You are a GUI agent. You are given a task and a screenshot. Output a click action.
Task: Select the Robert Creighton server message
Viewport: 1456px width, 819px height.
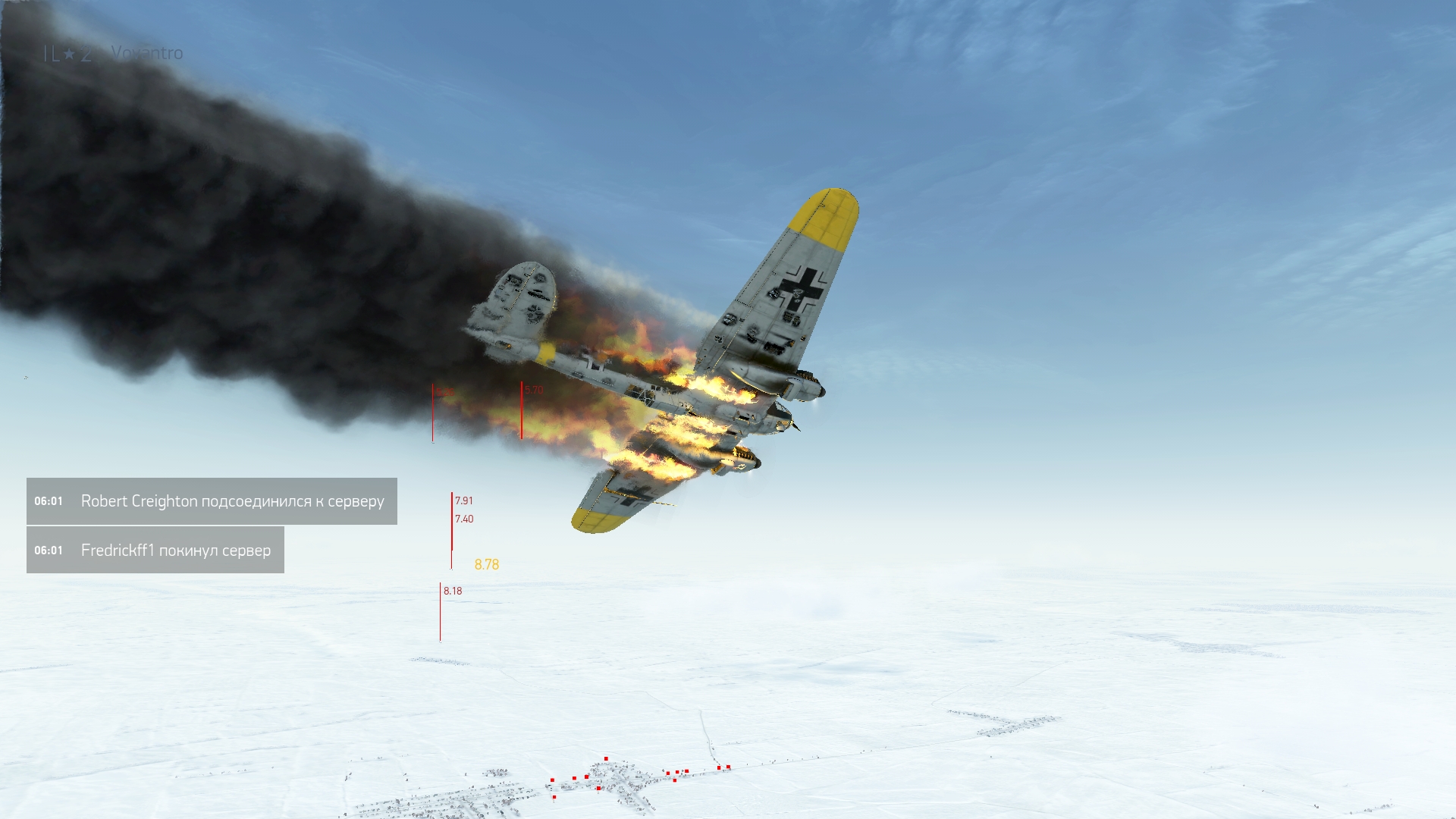(x=212, y=501)
